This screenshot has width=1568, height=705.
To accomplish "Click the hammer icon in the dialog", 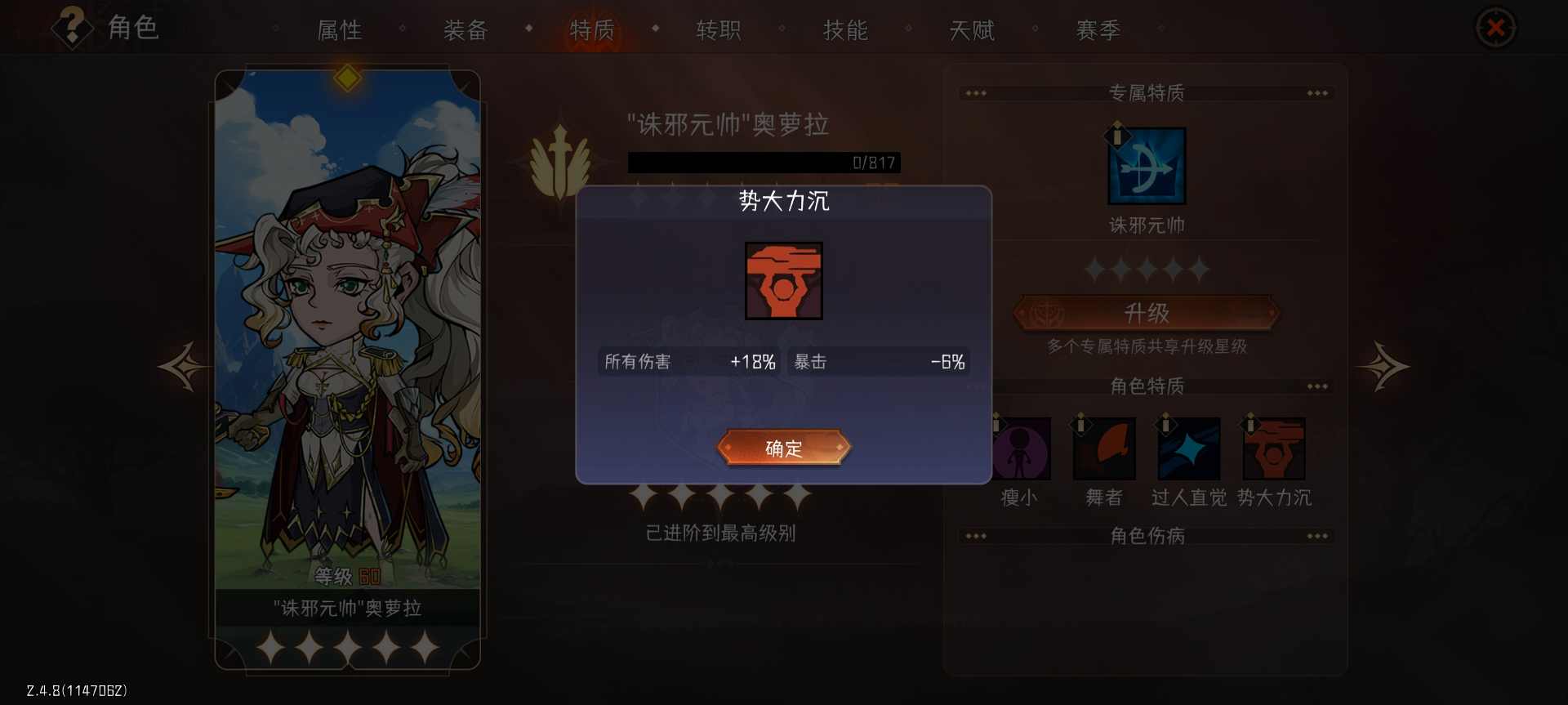I will point(783,281).
